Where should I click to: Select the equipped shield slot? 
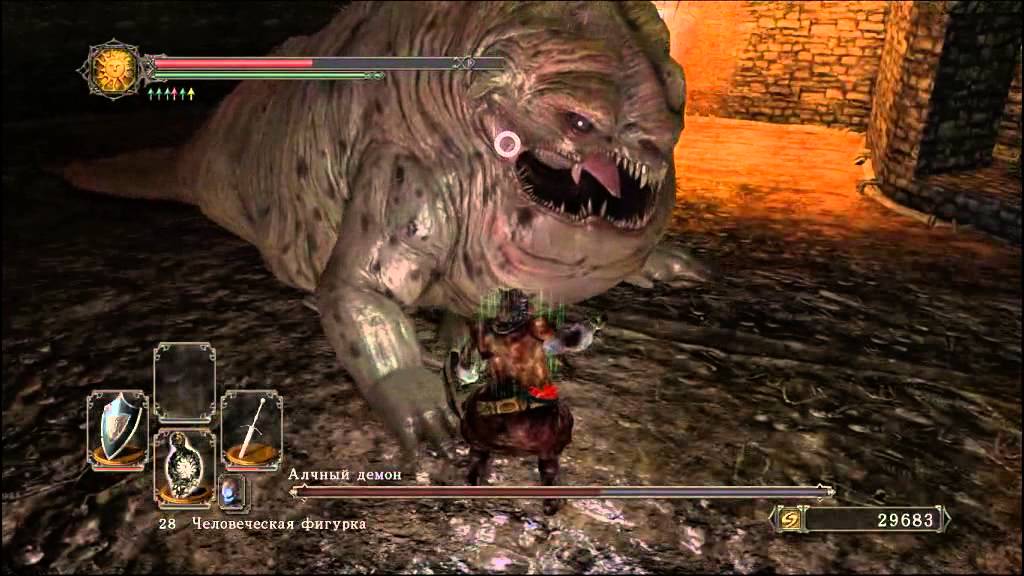[x=117, y=428]
